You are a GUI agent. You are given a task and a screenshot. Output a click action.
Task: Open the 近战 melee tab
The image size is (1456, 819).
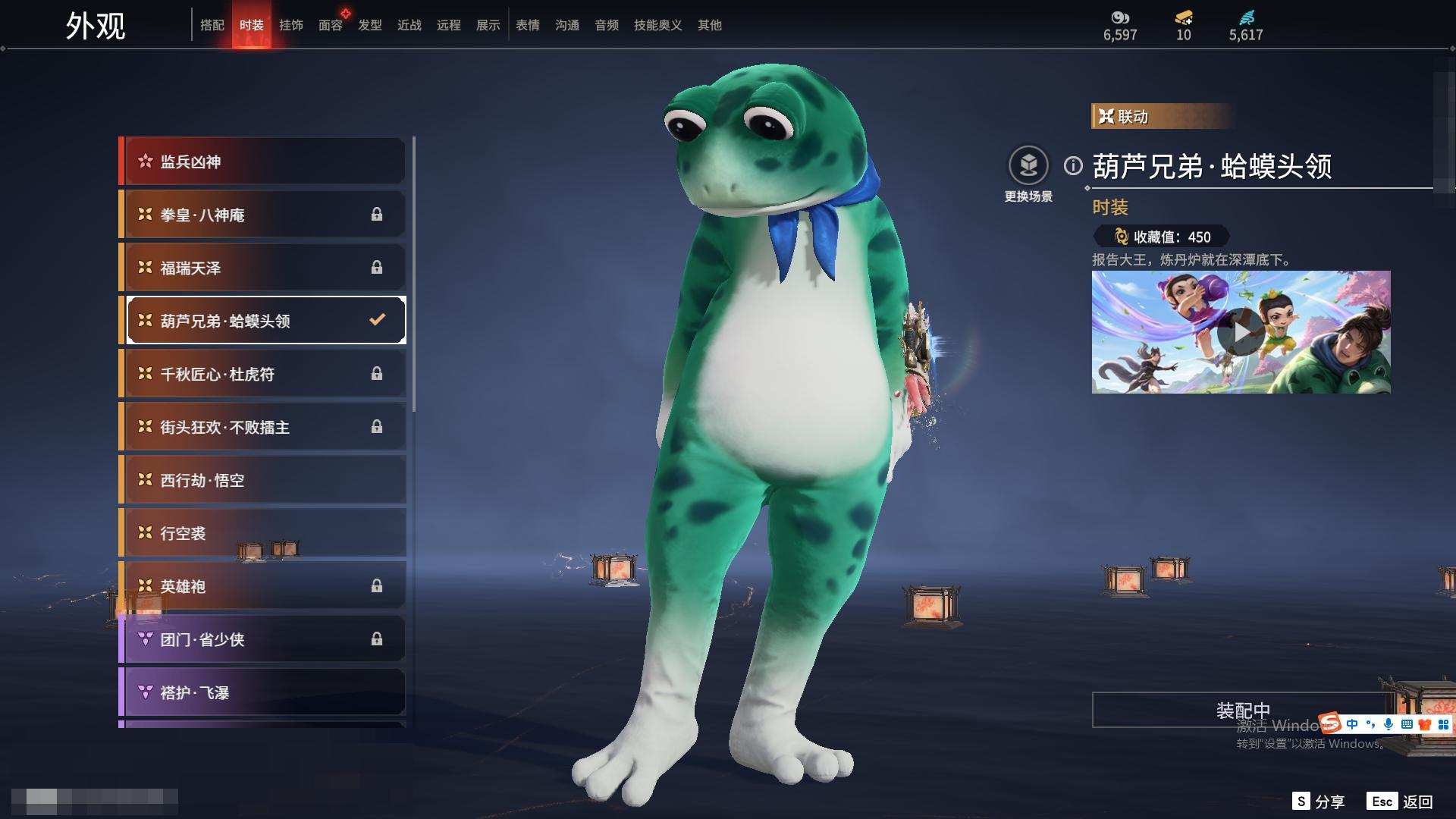pyautogui.click(x=409, y=25)
